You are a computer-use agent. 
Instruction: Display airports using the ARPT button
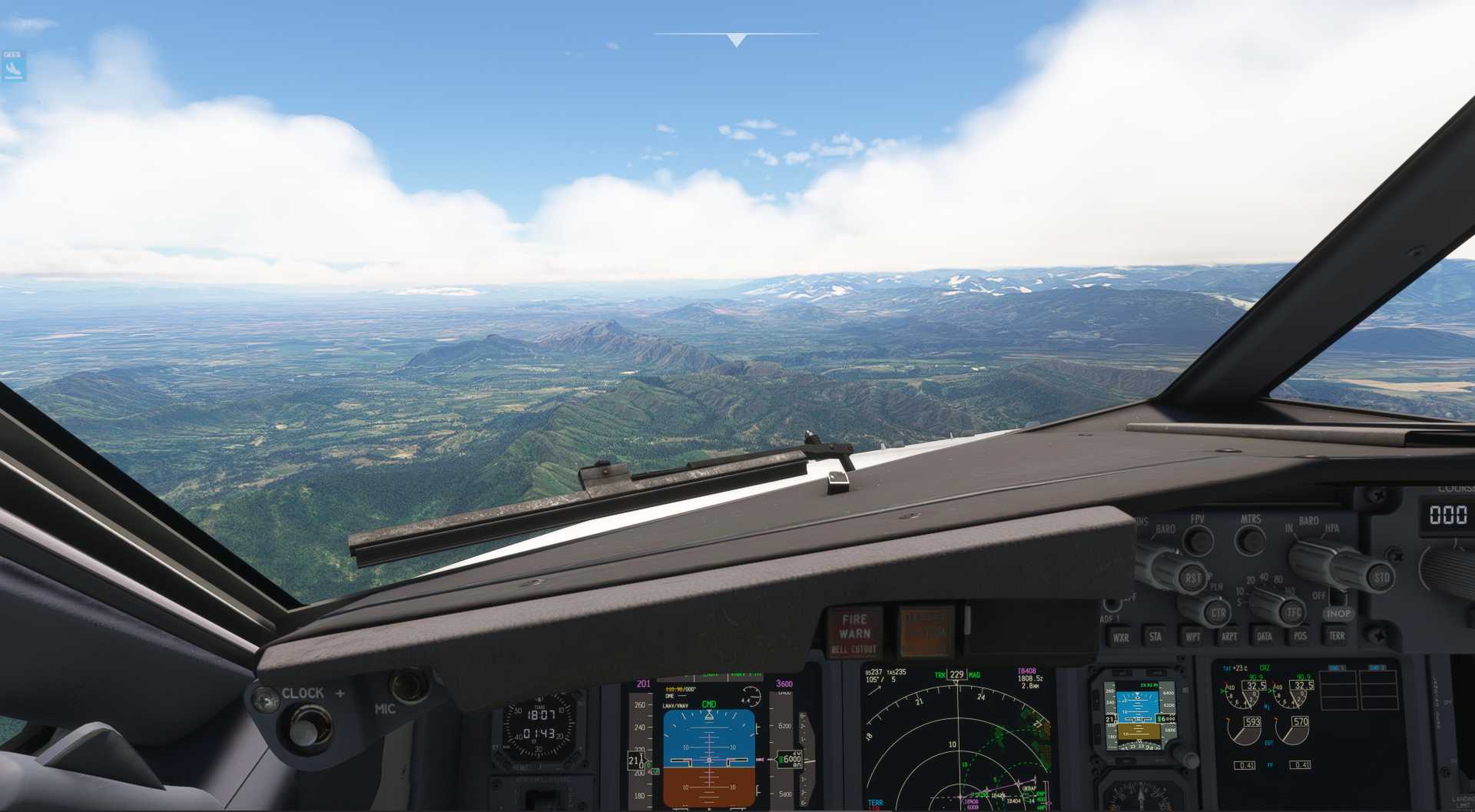pos(1231,637)
